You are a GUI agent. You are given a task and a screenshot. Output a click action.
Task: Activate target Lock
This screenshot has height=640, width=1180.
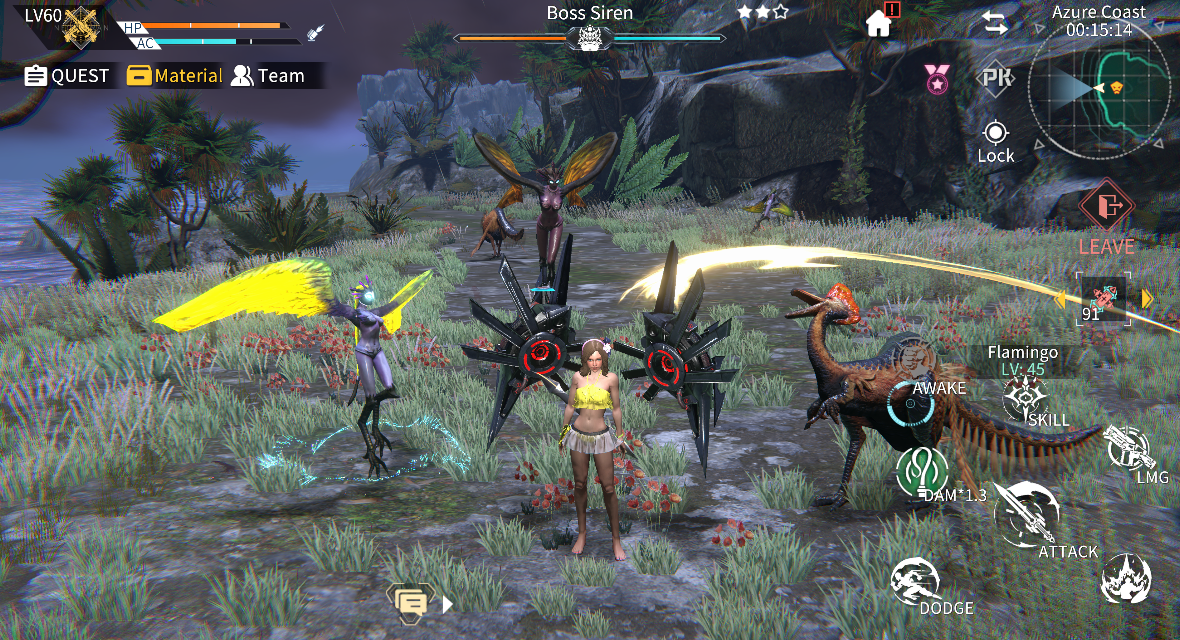tap(995, 141)
